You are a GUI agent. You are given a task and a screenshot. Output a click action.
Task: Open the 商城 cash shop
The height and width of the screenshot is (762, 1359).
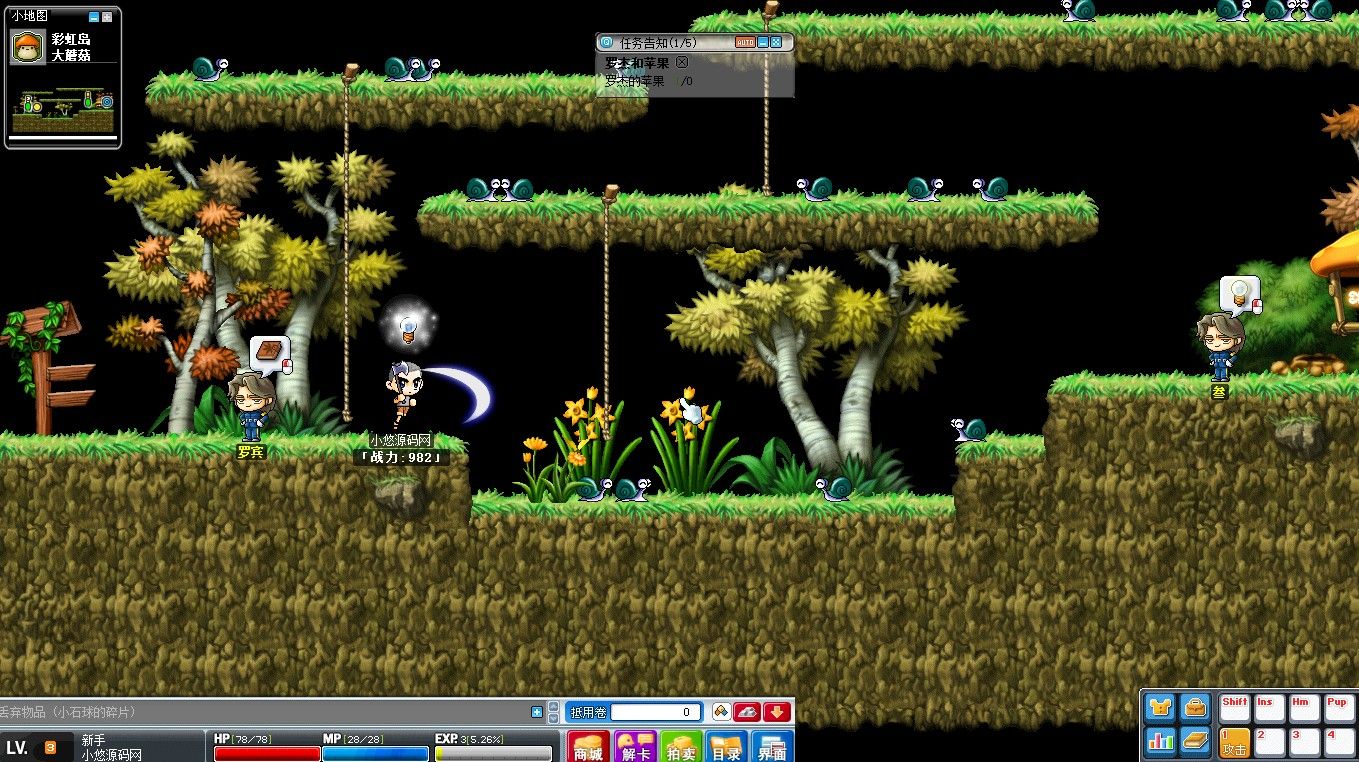click(x=589, y=746)
